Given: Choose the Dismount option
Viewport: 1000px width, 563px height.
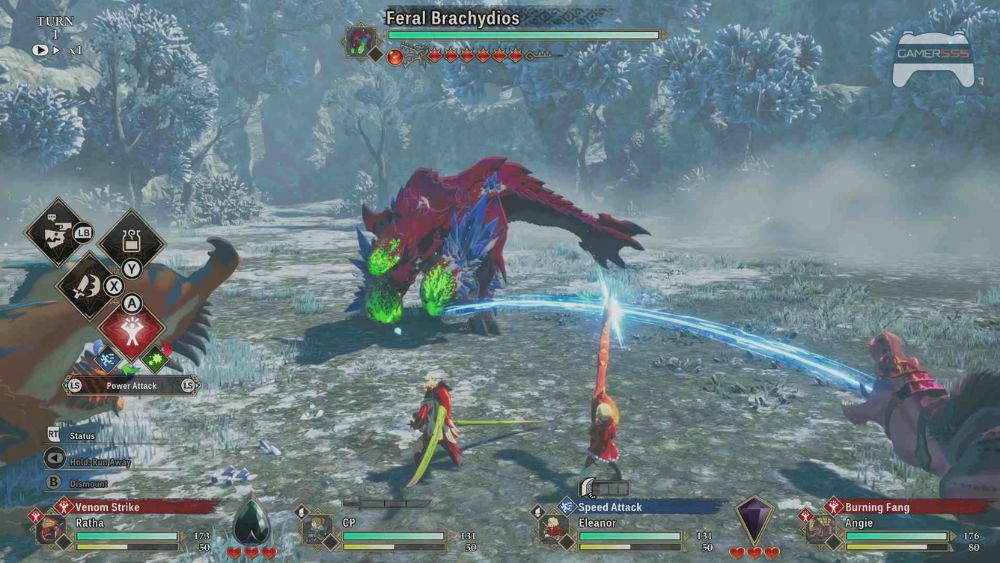Looking at the screenshot, I should tap(88, 484).
